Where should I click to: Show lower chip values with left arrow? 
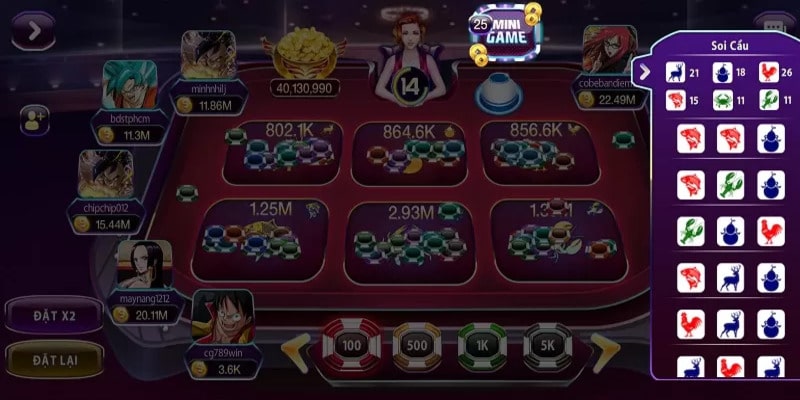[x=295, y=349]
